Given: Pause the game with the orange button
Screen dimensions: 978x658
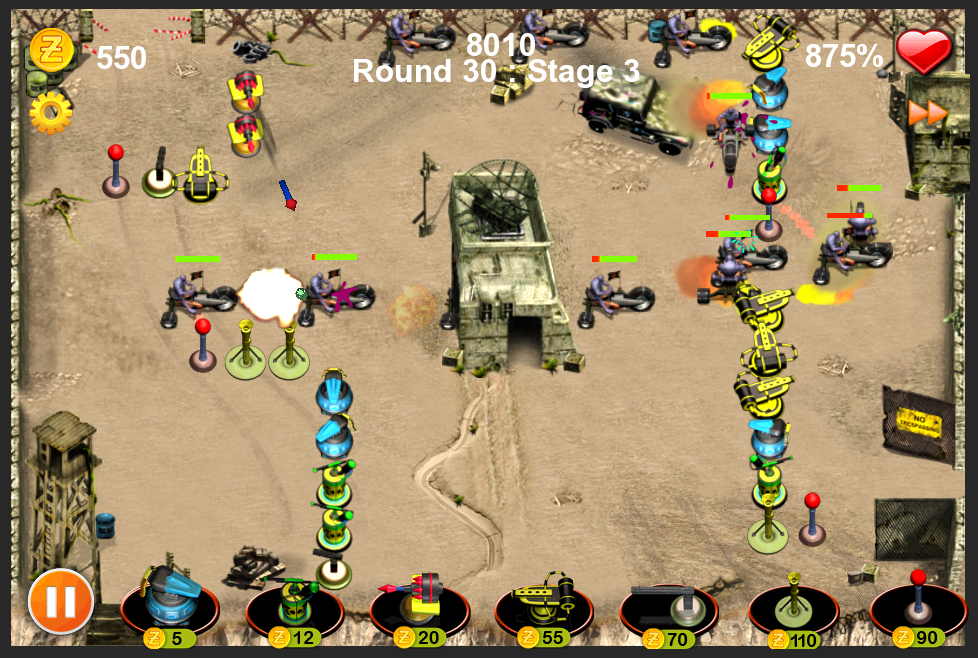Looking at the screenshot, I should click(x=61, y=601).
